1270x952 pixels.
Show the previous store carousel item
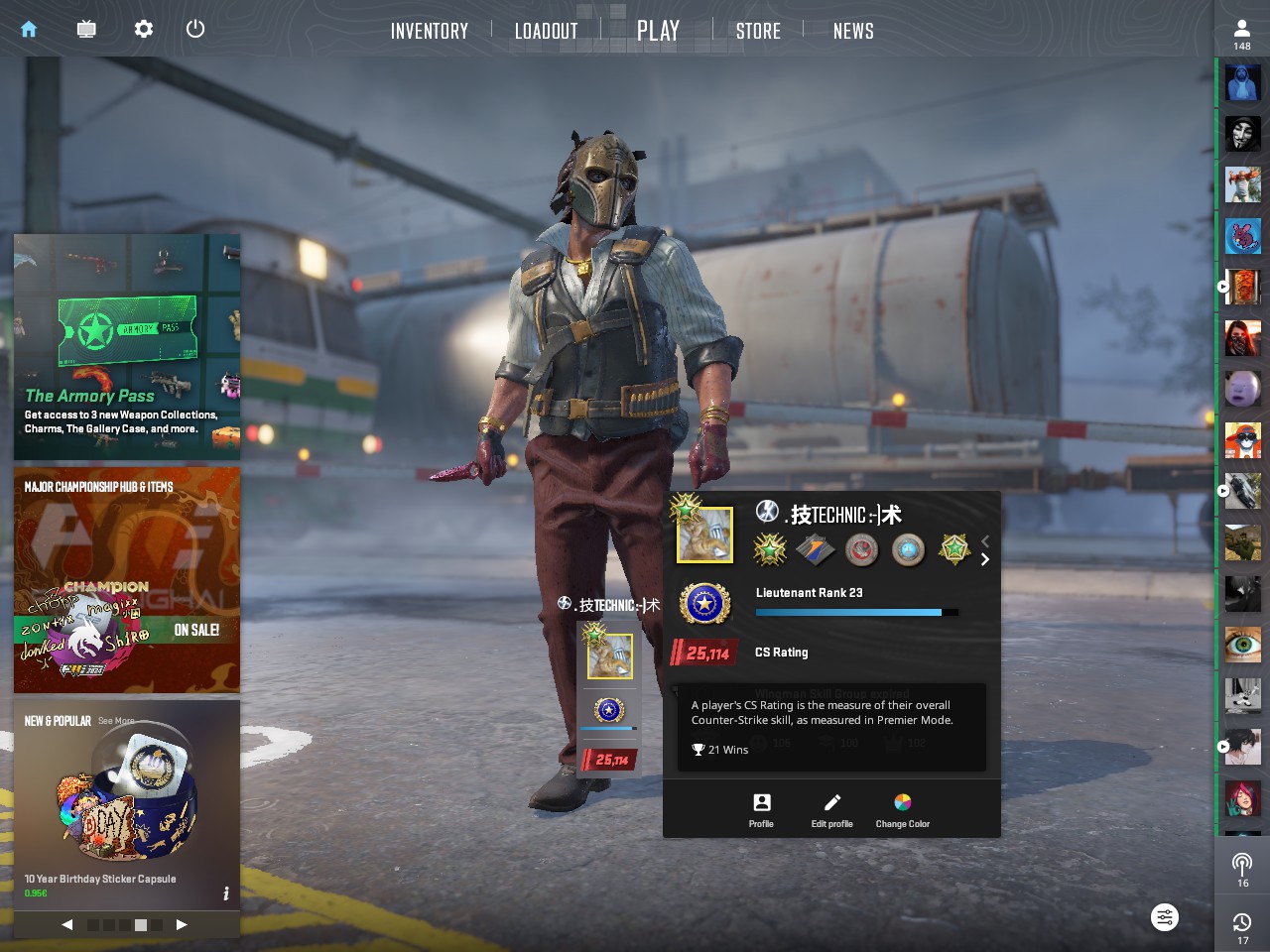pyautogui.click(x=67, y=924)
